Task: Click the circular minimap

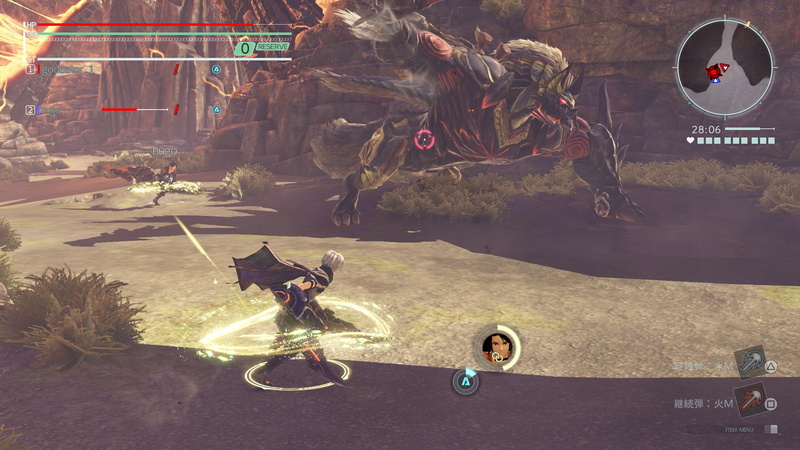Action: click(x=723, y=66)
